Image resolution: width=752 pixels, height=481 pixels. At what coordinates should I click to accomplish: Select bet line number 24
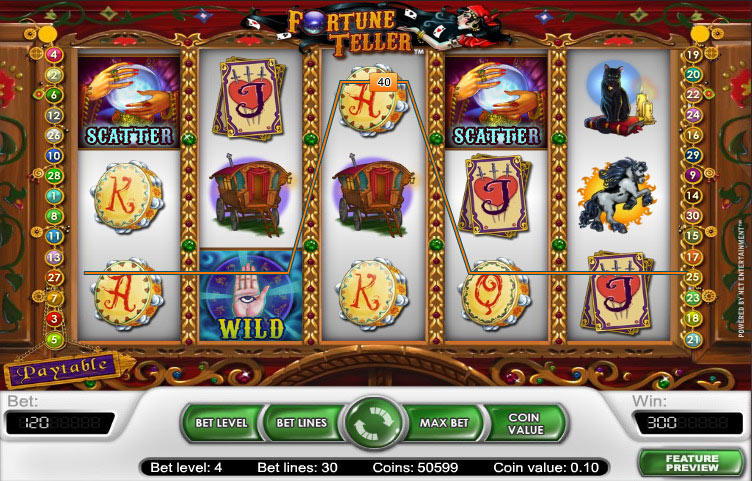point(692,114)
